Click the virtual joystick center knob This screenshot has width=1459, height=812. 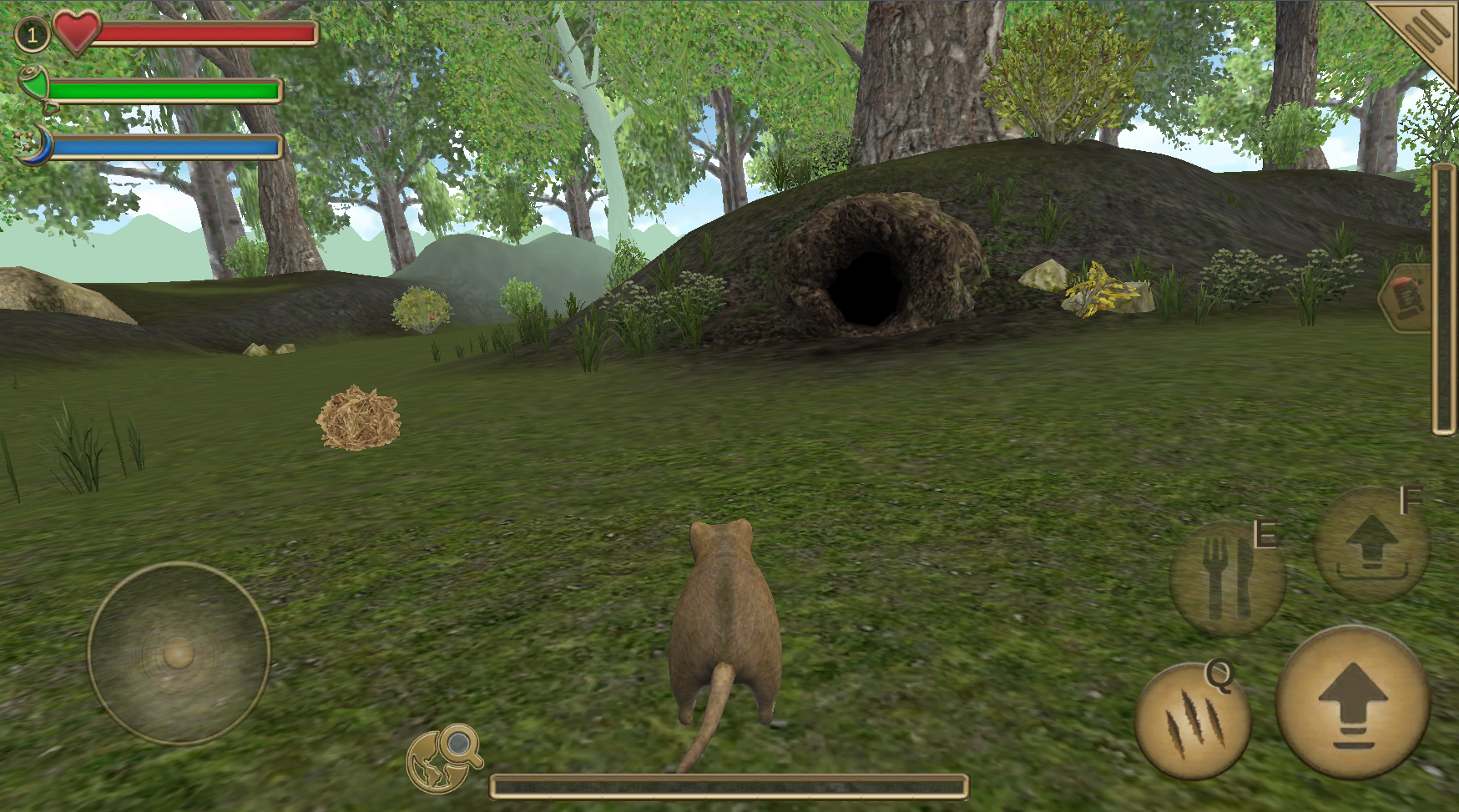(x=179, y=654)
